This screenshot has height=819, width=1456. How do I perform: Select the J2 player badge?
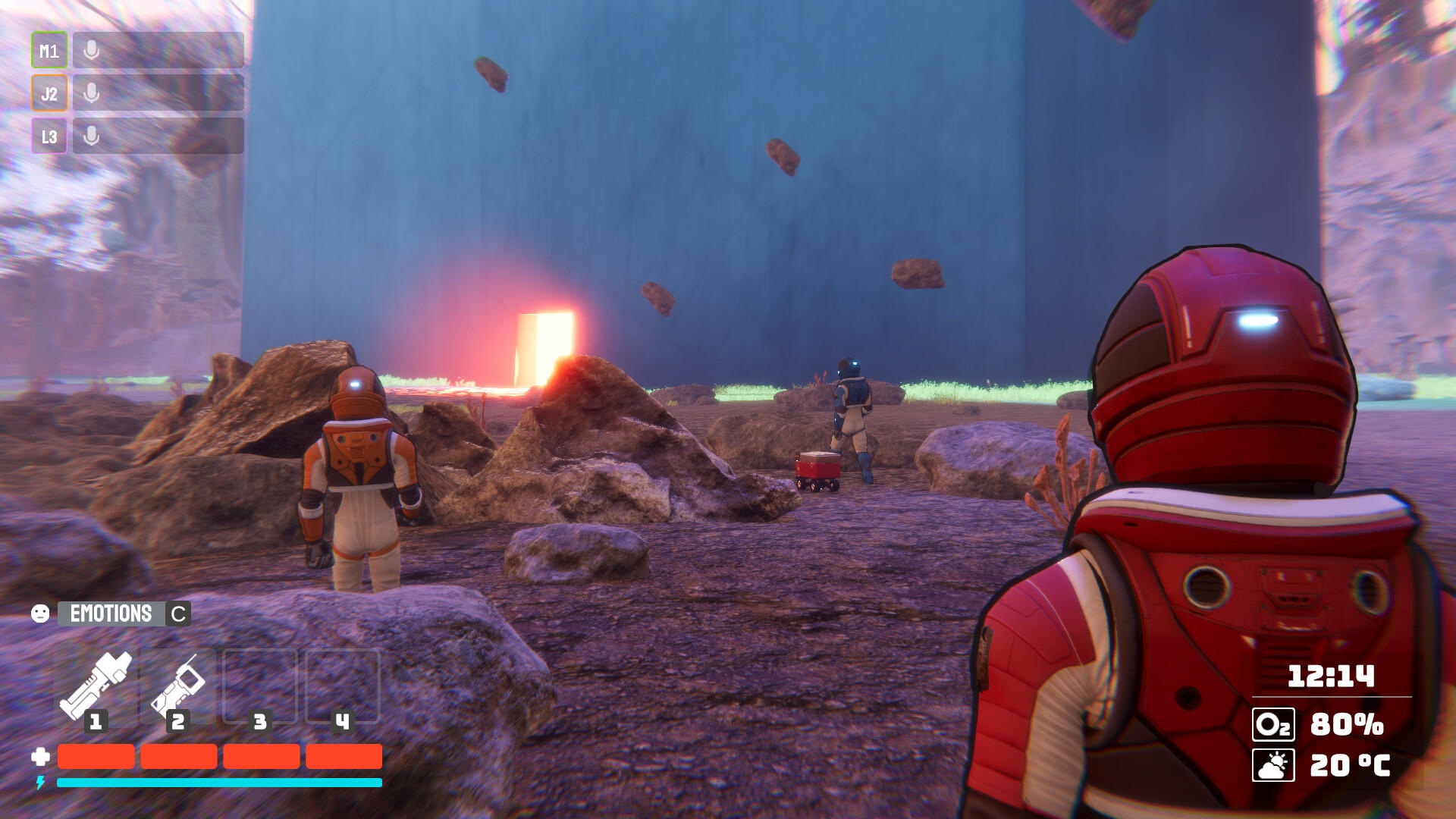49,93
